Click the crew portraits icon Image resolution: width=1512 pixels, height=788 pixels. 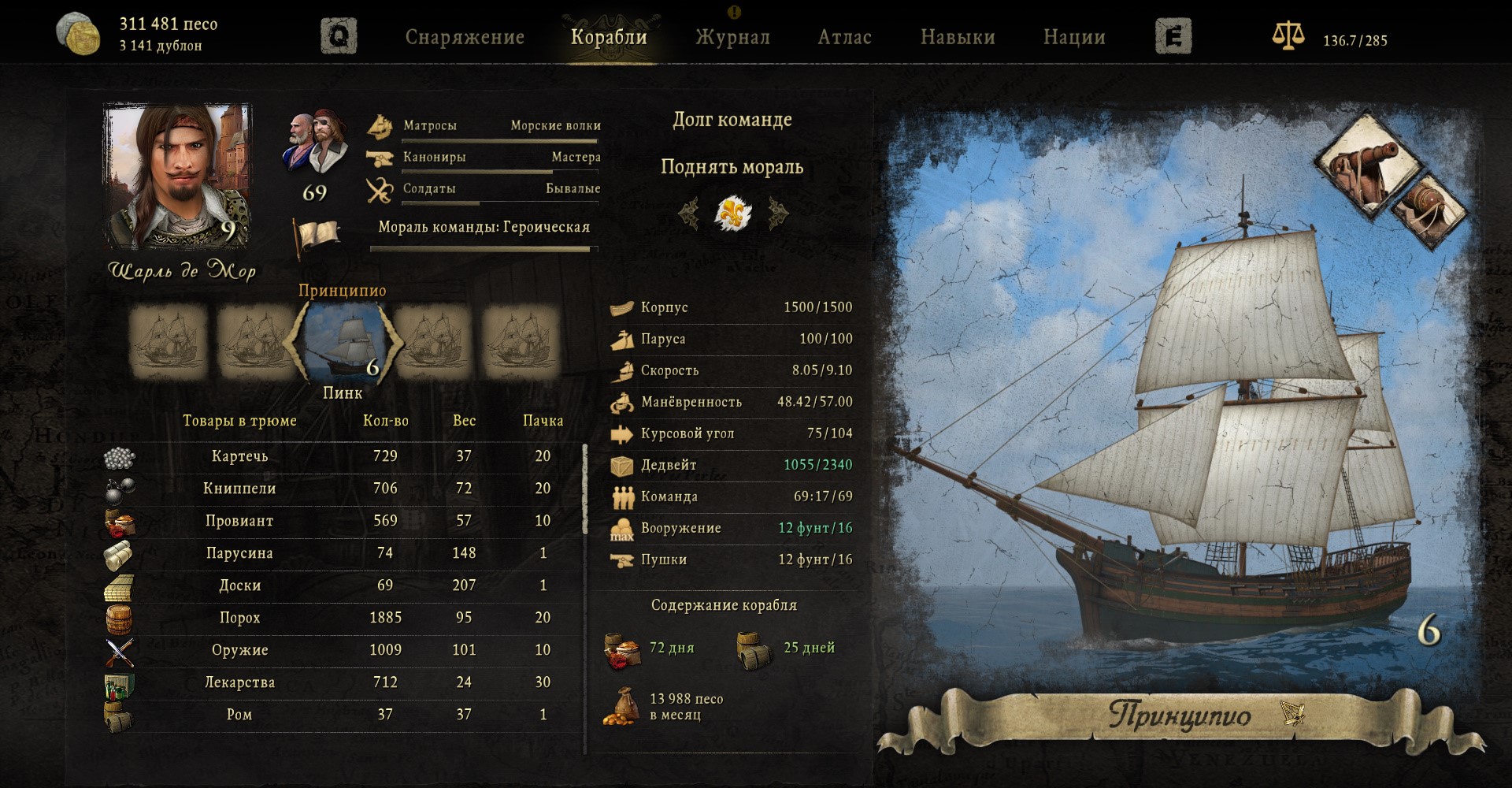coord(315,142)
